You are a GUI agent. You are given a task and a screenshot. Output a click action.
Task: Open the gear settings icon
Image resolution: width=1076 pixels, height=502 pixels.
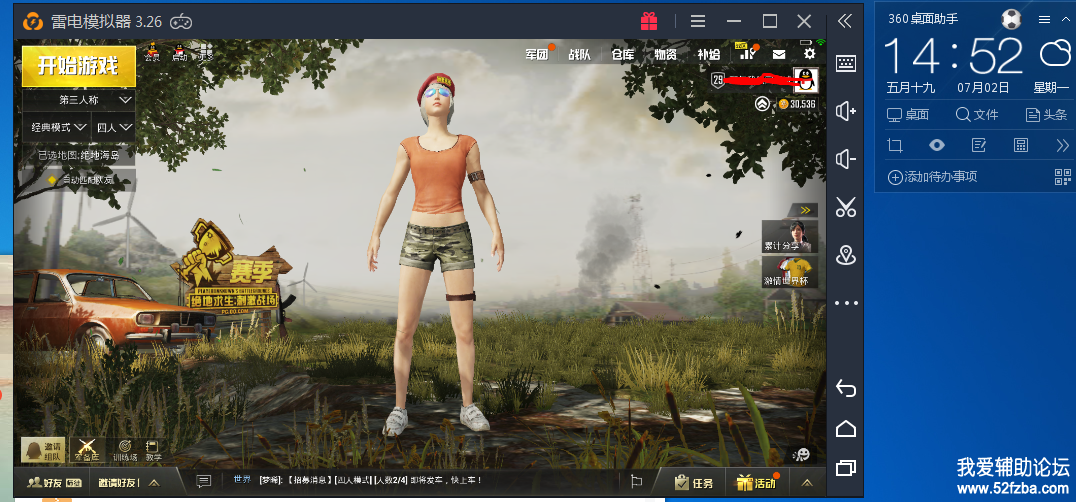pos(809,54)
